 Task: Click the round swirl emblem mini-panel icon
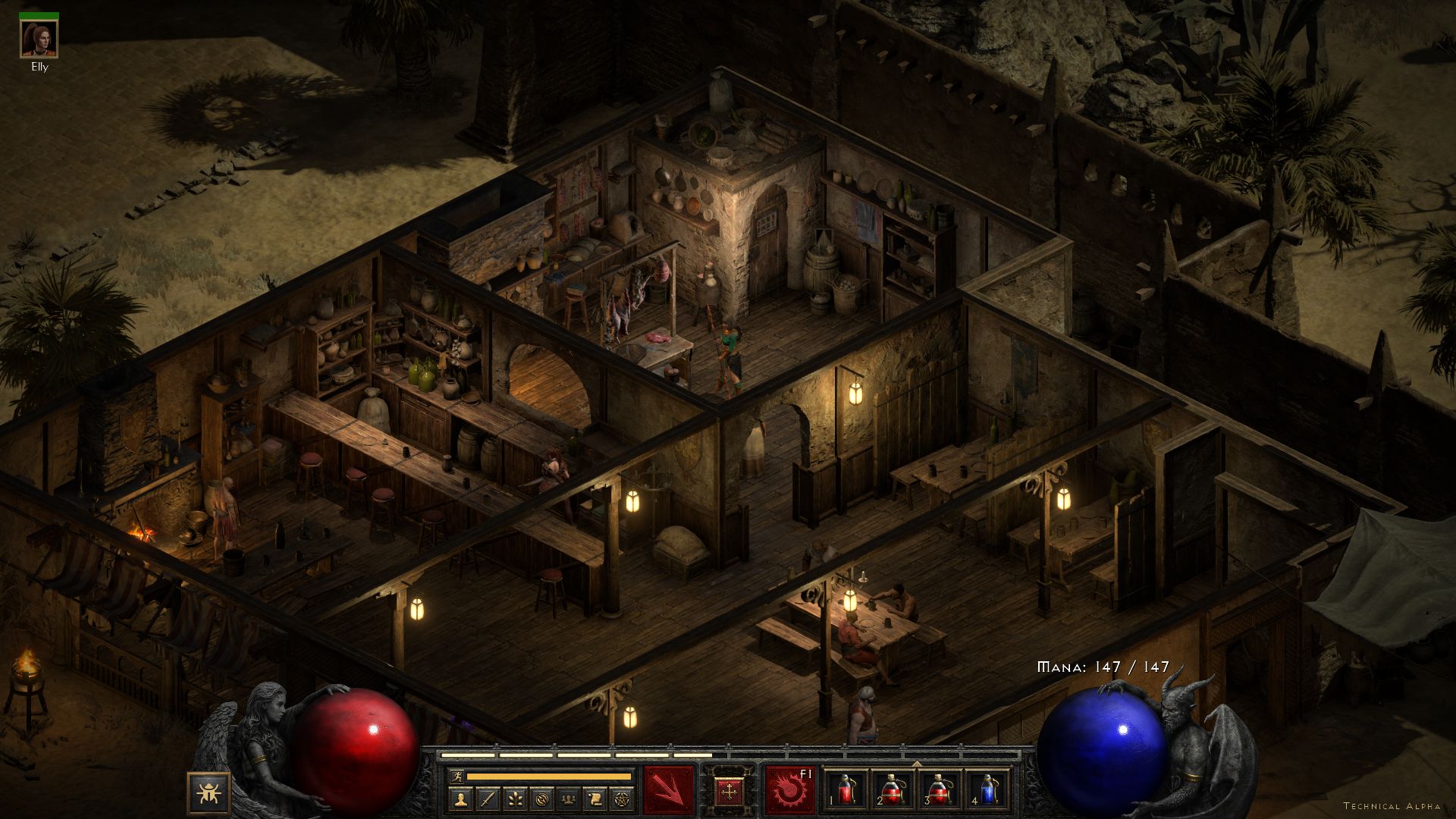541,799
